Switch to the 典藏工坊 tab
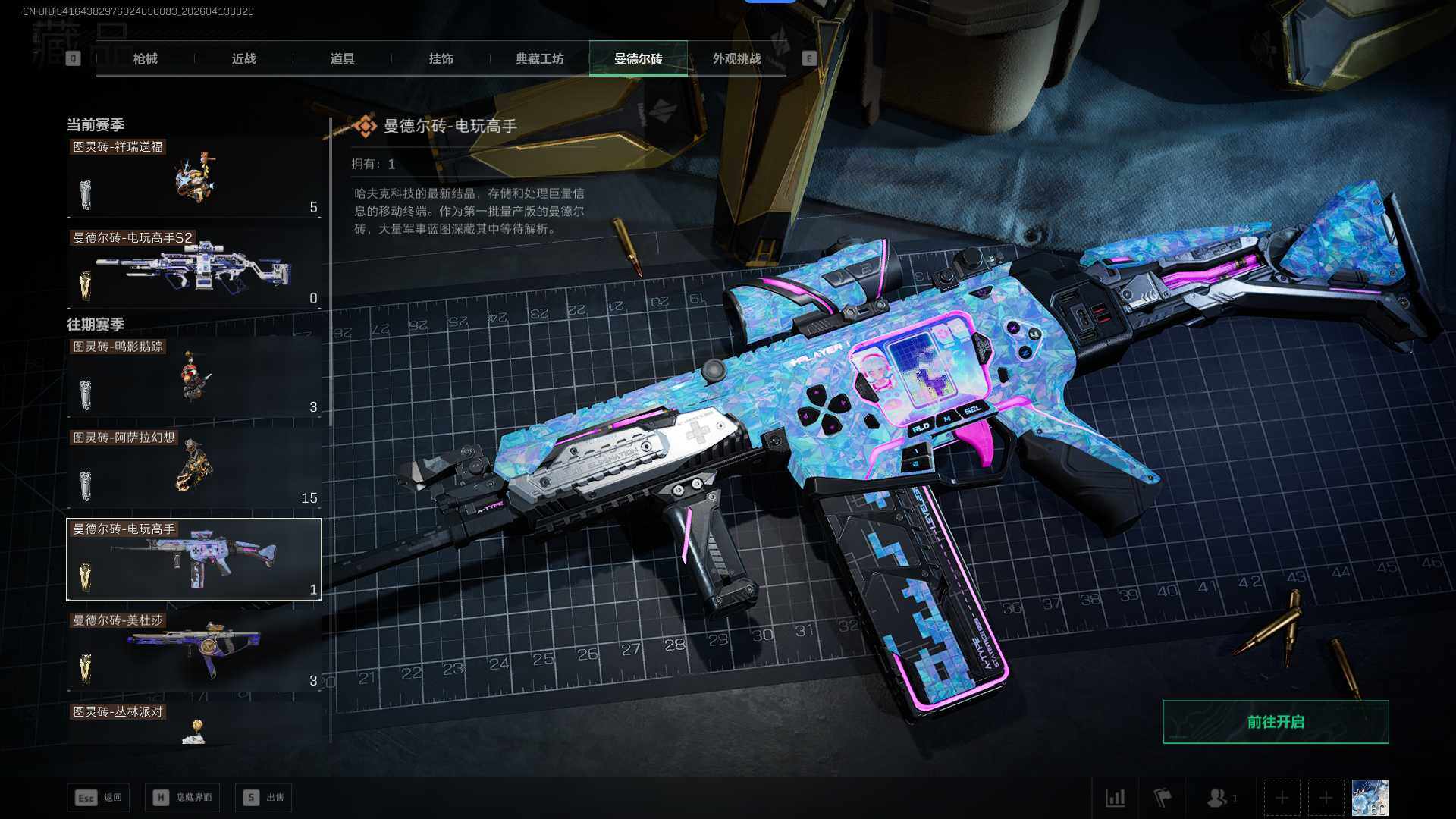This screenshot has height=819, width=1456. pos(539,58)
